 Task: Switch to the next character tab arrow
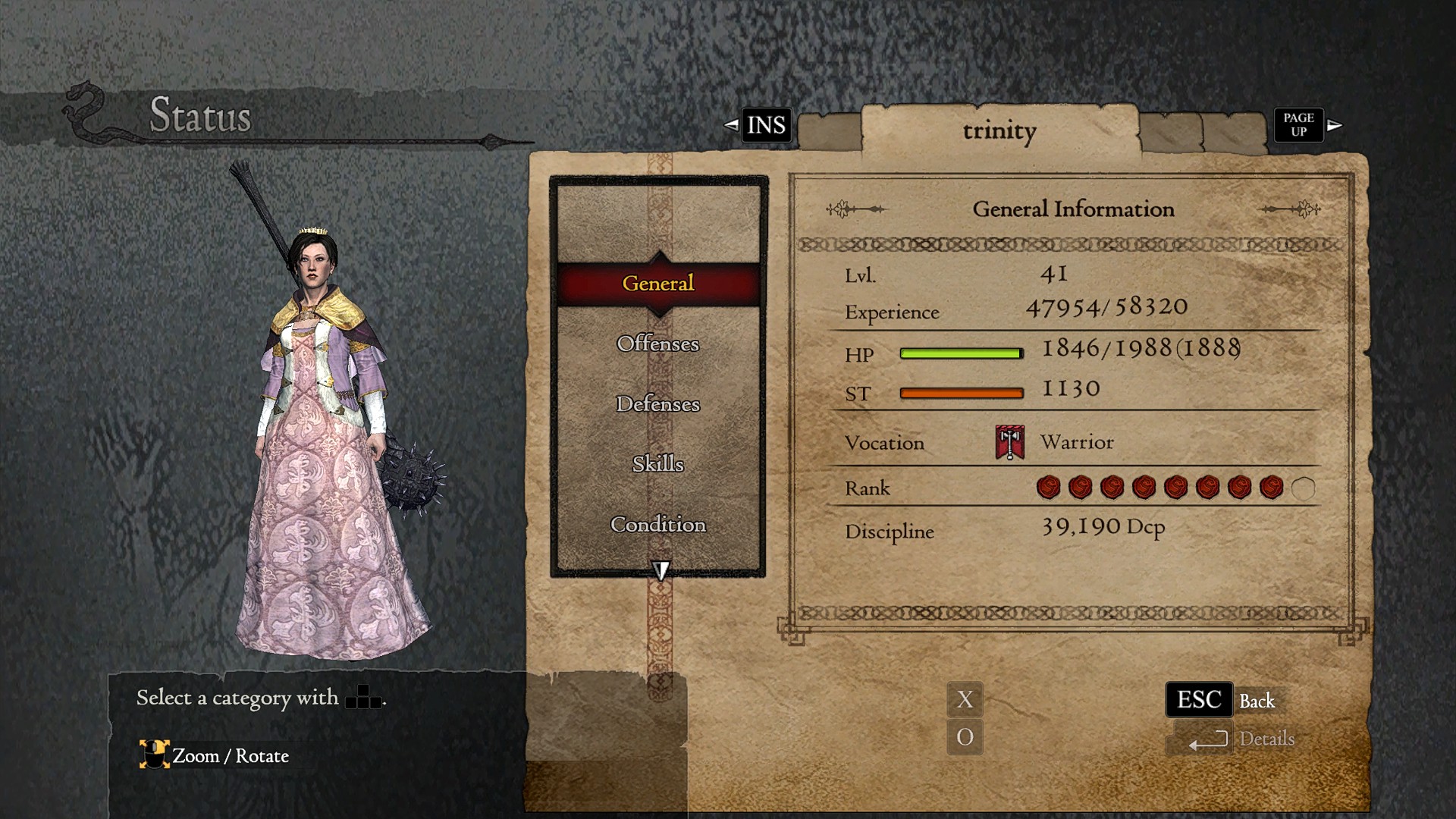pos(1335,125)
